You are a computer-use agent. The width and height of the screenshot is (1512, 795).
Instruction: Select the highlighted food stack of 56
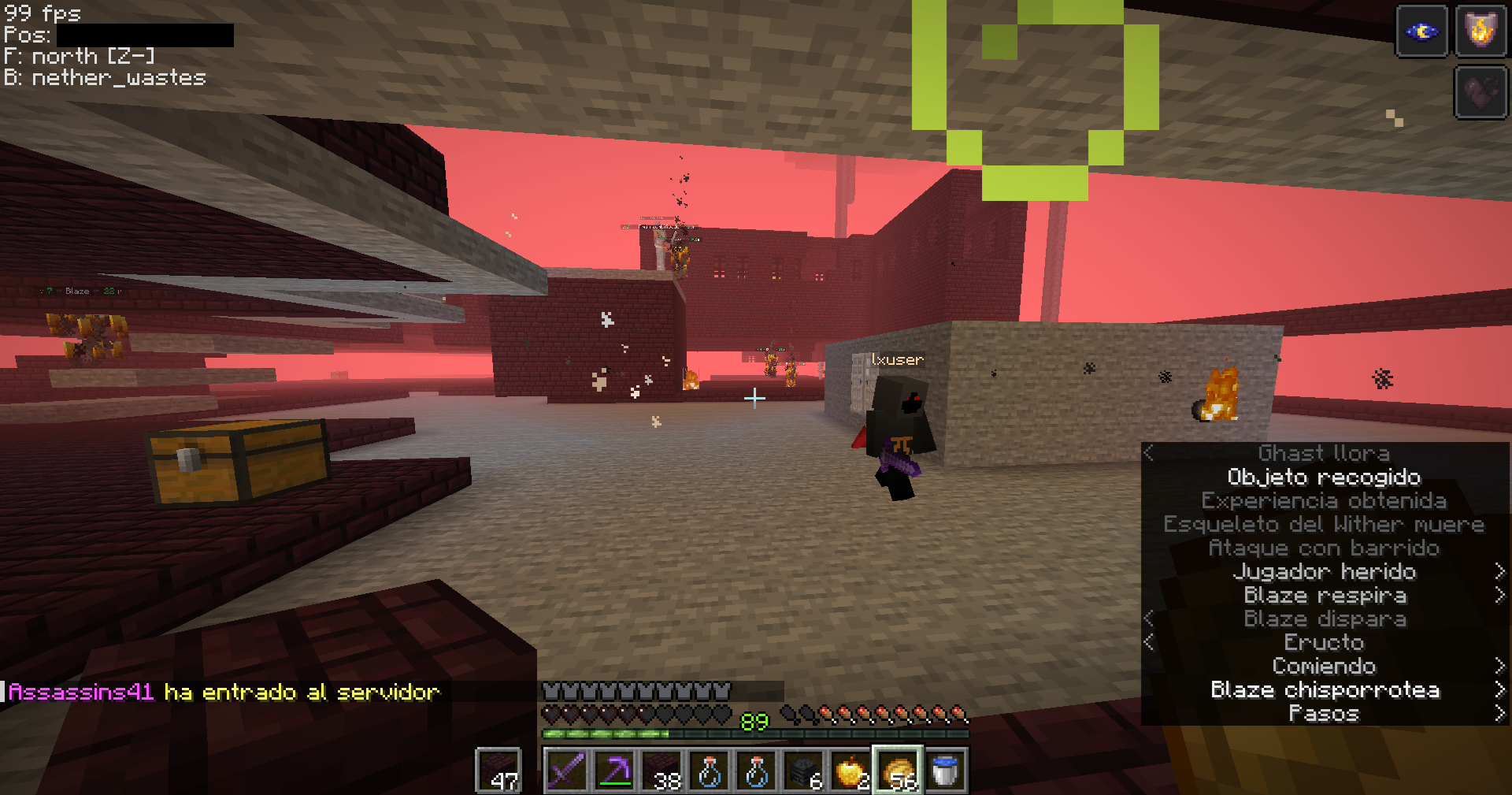[x=898, y=771]
